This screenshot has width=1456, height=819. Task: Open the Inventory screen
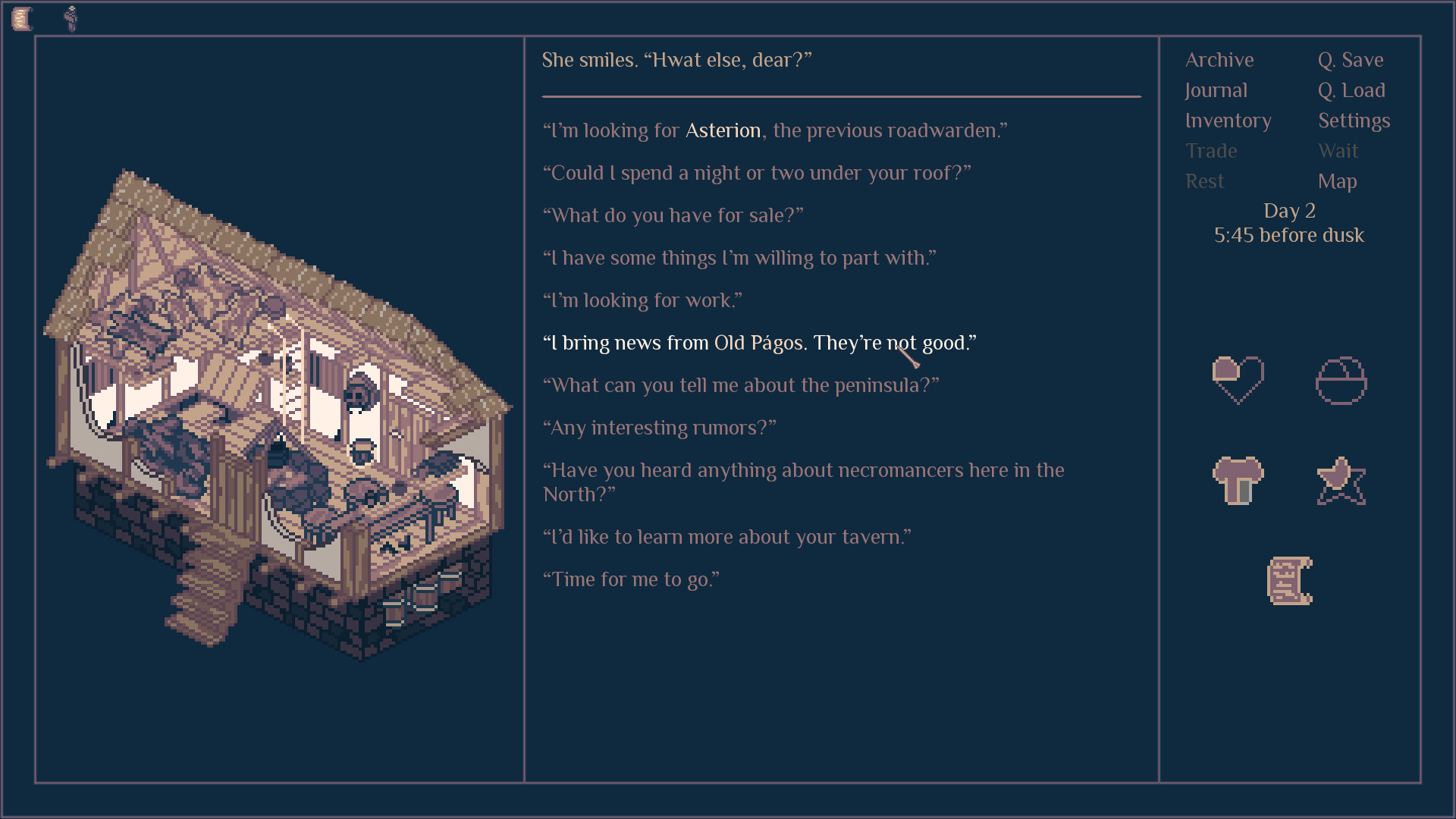coord(1228,121)
